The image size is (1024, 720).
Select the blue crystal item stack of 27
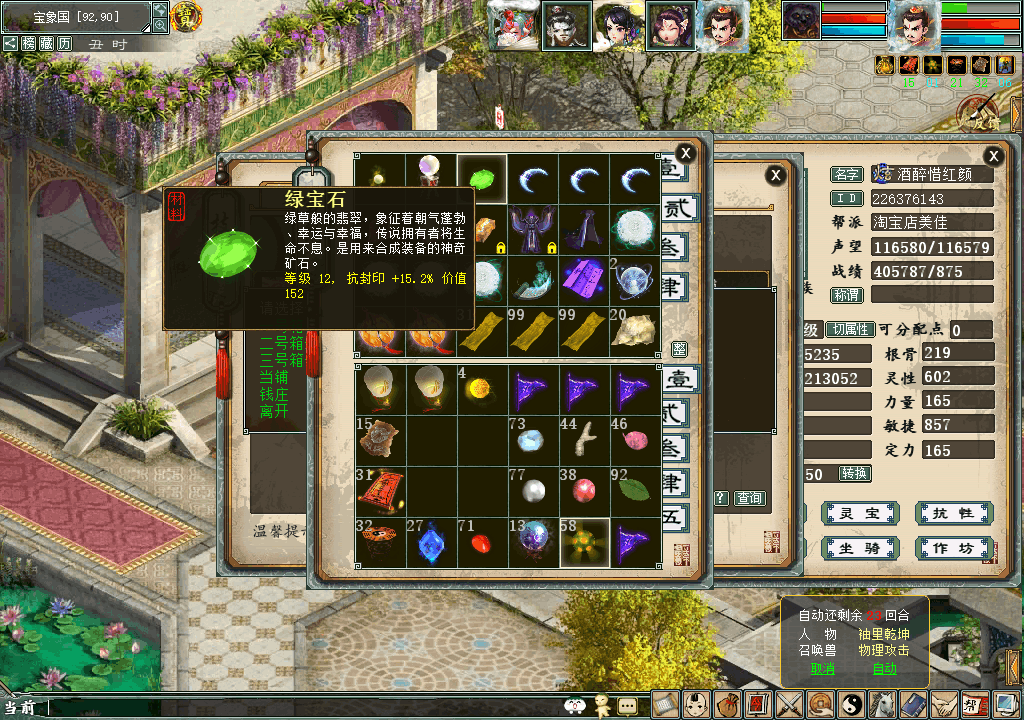(431, 542)
